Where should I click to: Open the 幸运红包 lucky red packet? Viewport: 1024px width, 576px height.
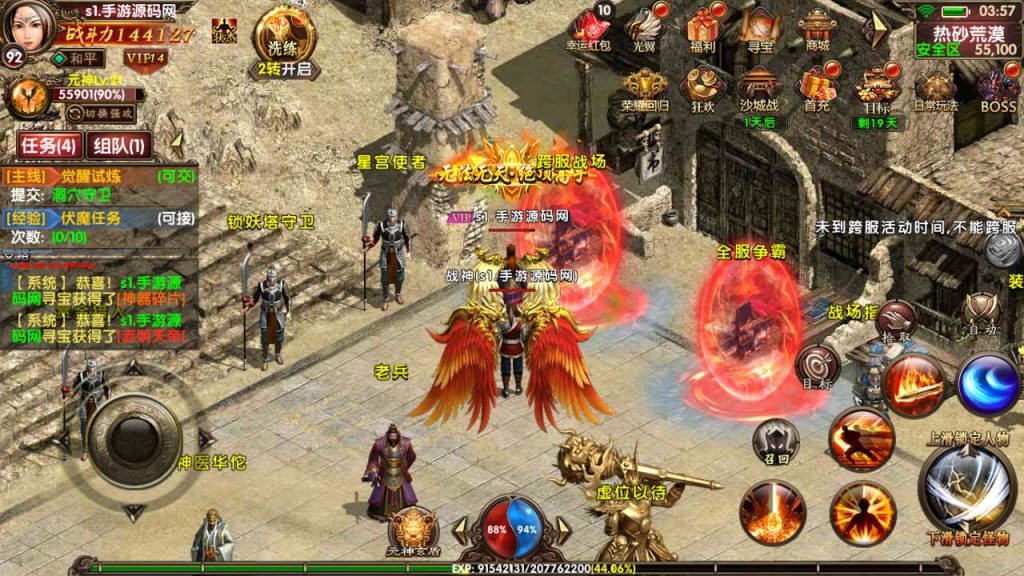(588, 28)
